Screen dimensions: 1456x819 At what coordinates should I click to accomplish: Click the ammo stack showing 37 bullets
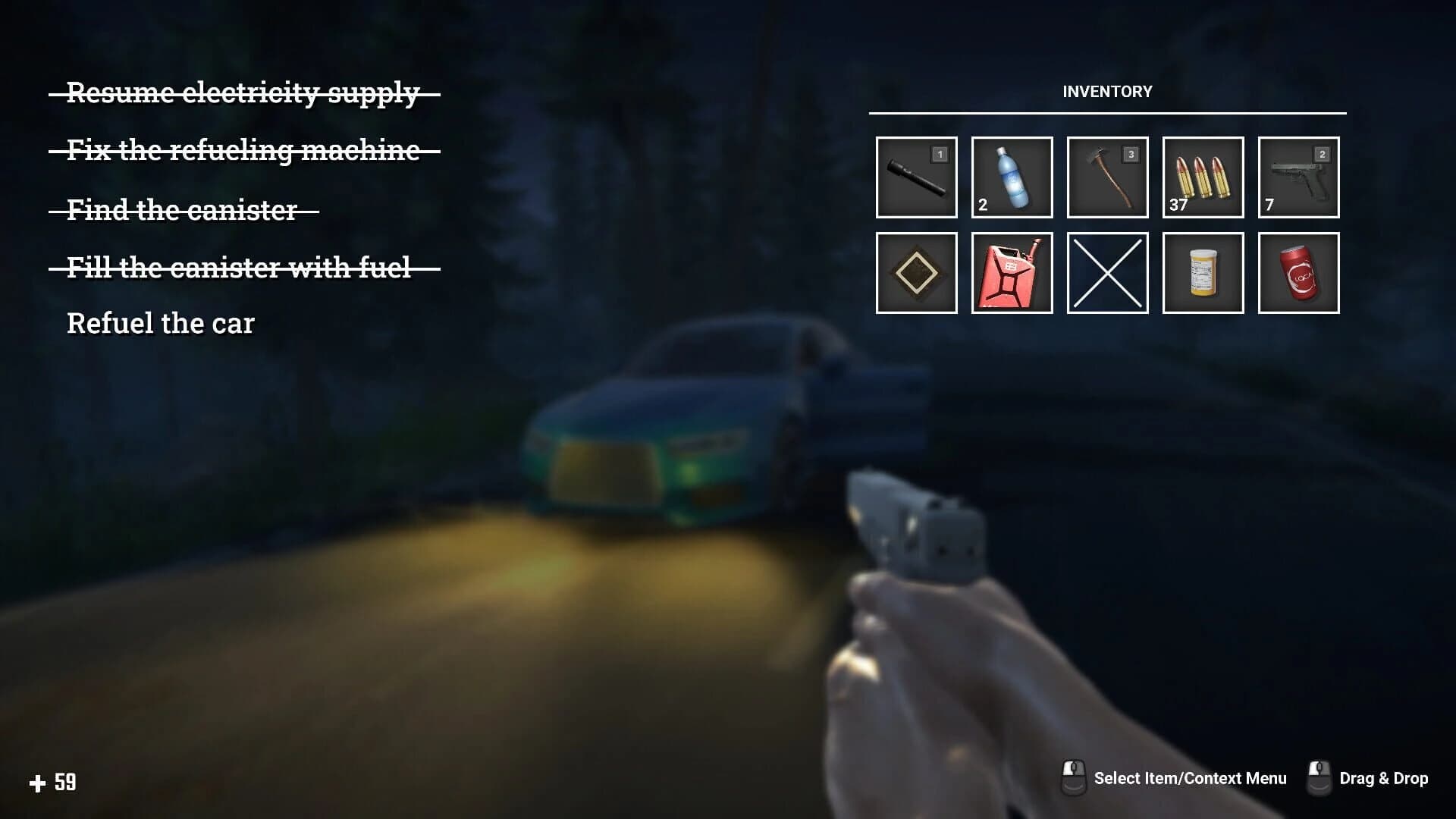point(1202,178)
